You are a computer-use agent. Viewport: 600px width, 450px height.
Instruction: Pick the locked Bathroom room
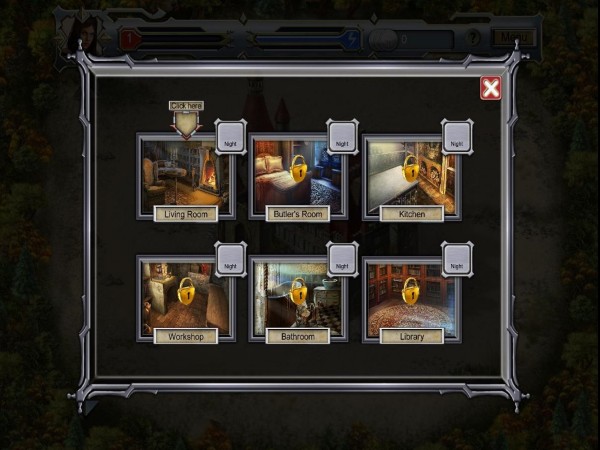(298, 295)
